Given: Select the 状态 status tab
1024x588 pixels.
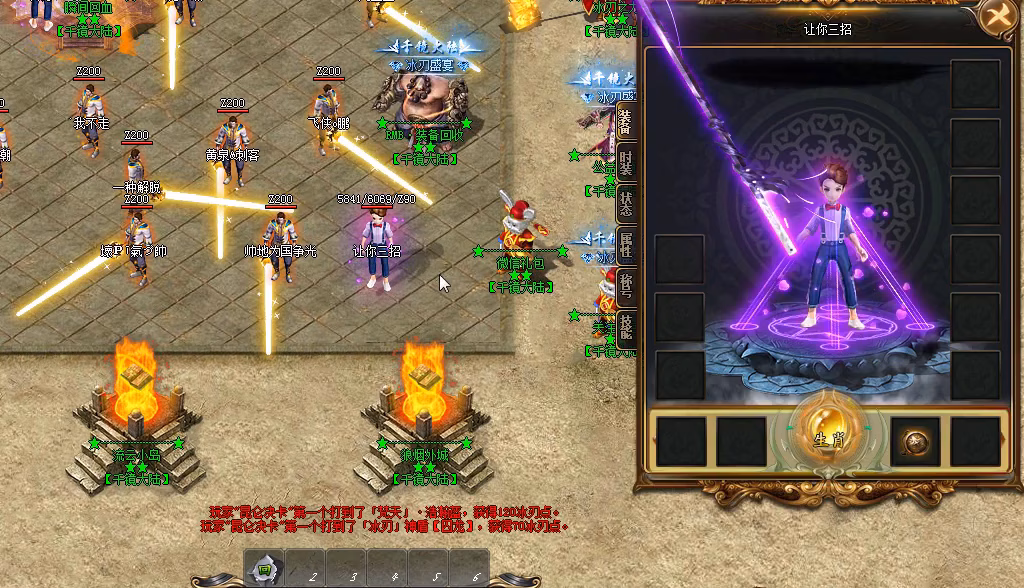Looking at the screenshot, I should [x=626, y=204].
